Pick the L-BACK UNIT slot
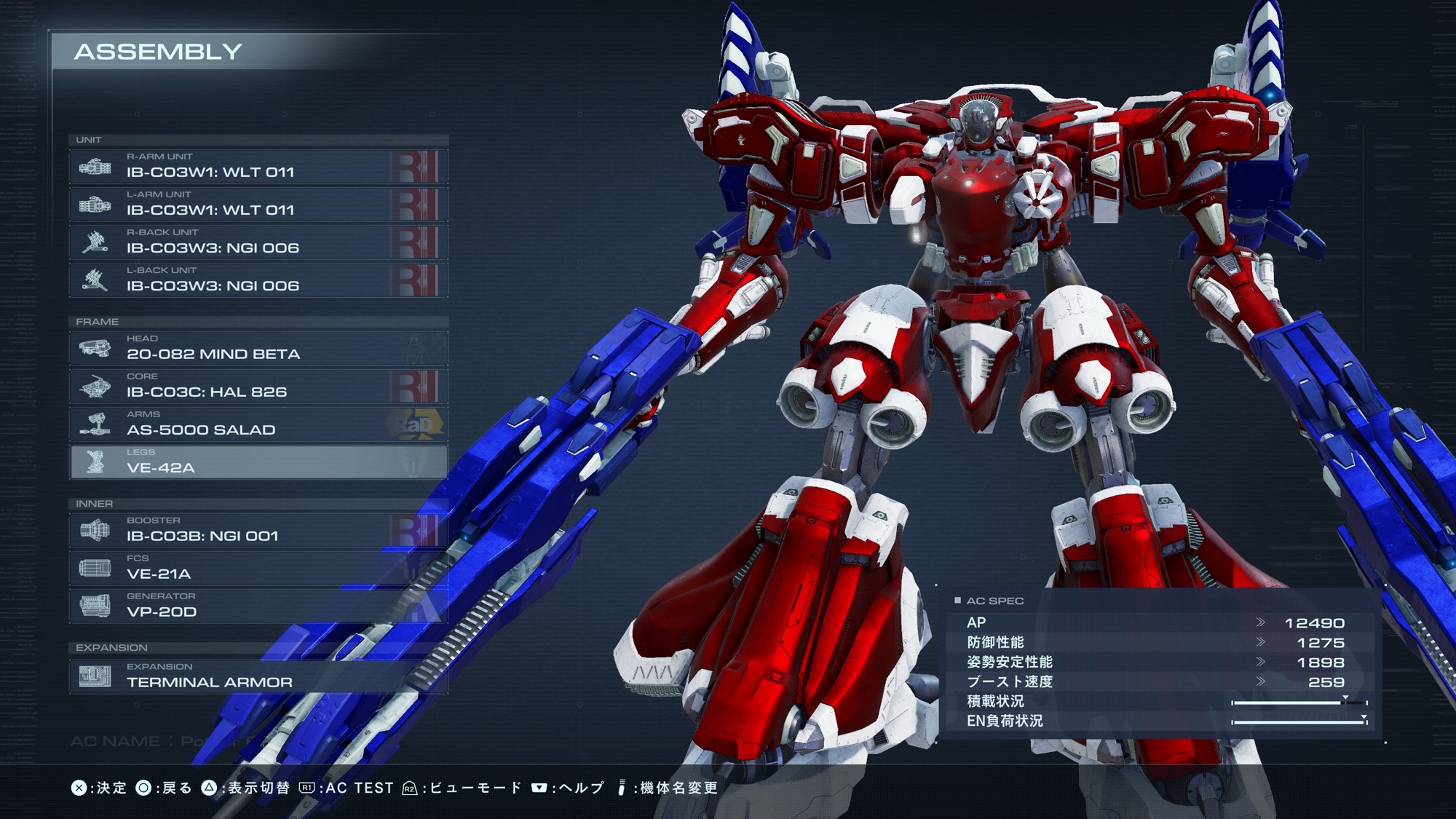 click(x=258, y=280)
